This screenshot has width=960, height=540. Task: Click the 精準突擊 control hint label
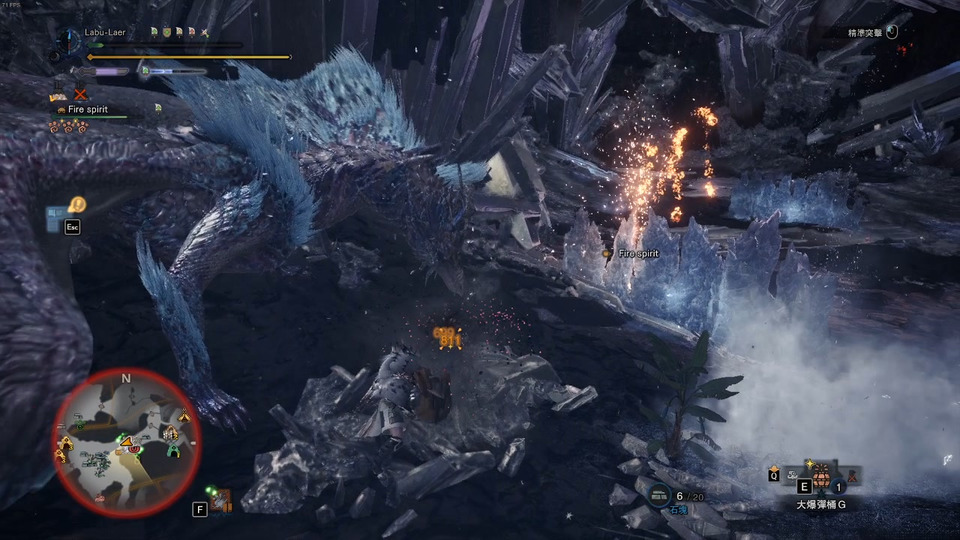click(x=866, y=33)
